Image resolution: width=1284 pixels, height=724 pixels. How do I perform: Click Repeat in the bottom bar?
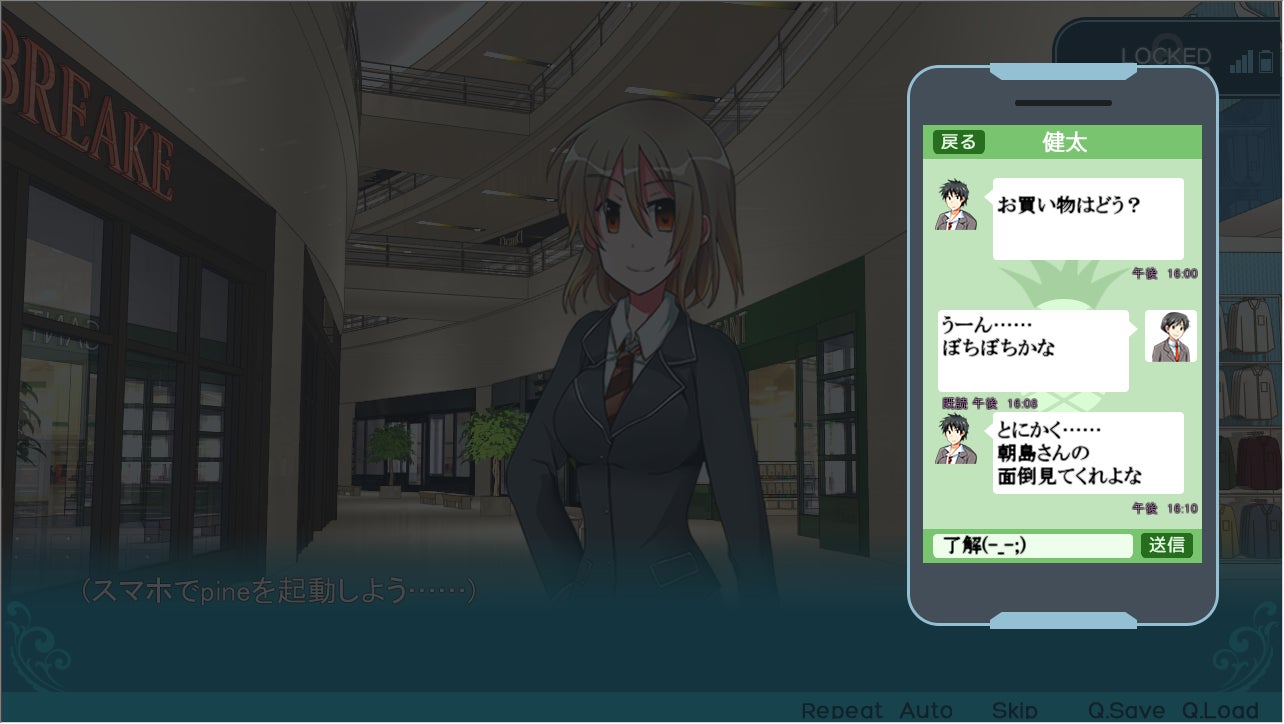tap(842, 711)
